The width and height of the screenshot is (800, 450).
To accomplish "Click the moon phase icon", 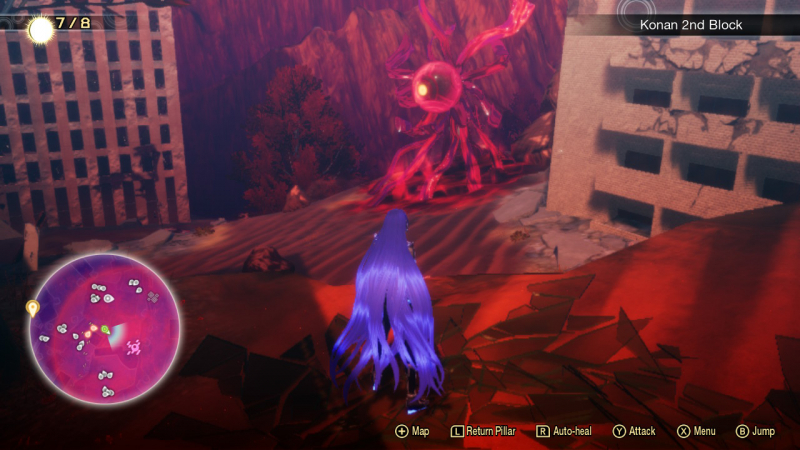I will pyautogui.click(x=41, y=29).
